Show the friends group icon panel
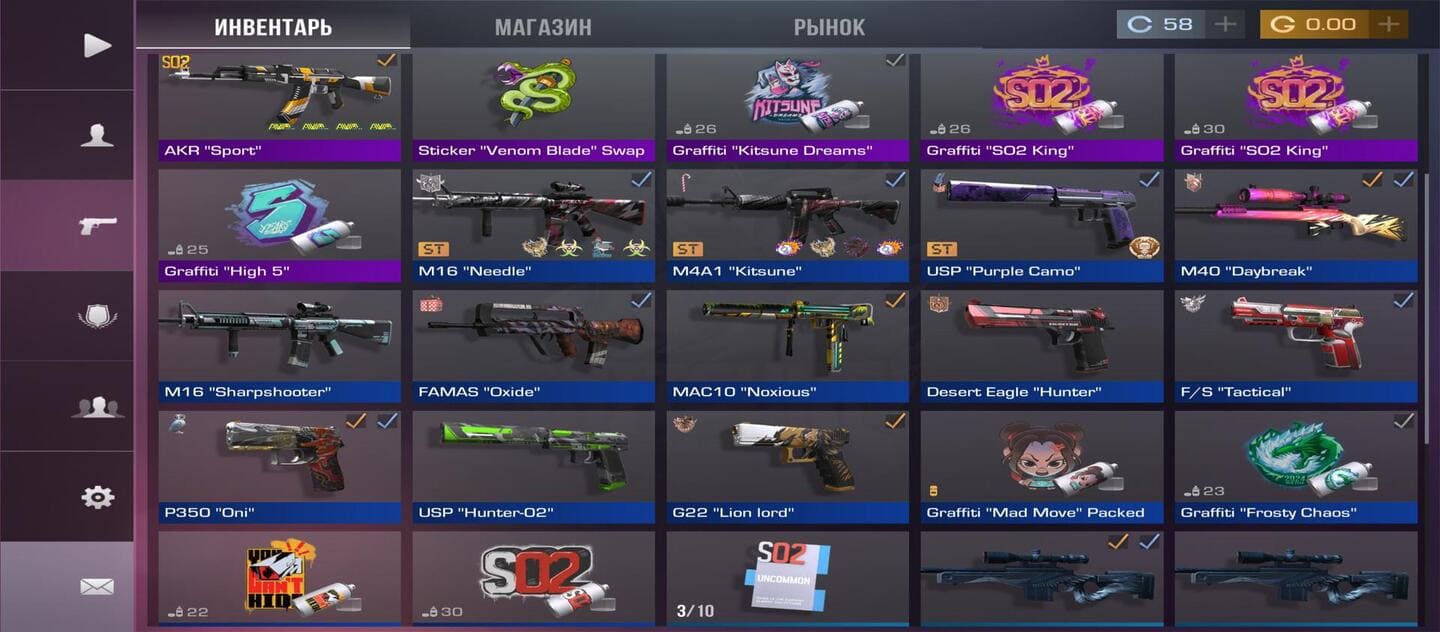This screenshot has height=632, width=1440. (97, 407)
